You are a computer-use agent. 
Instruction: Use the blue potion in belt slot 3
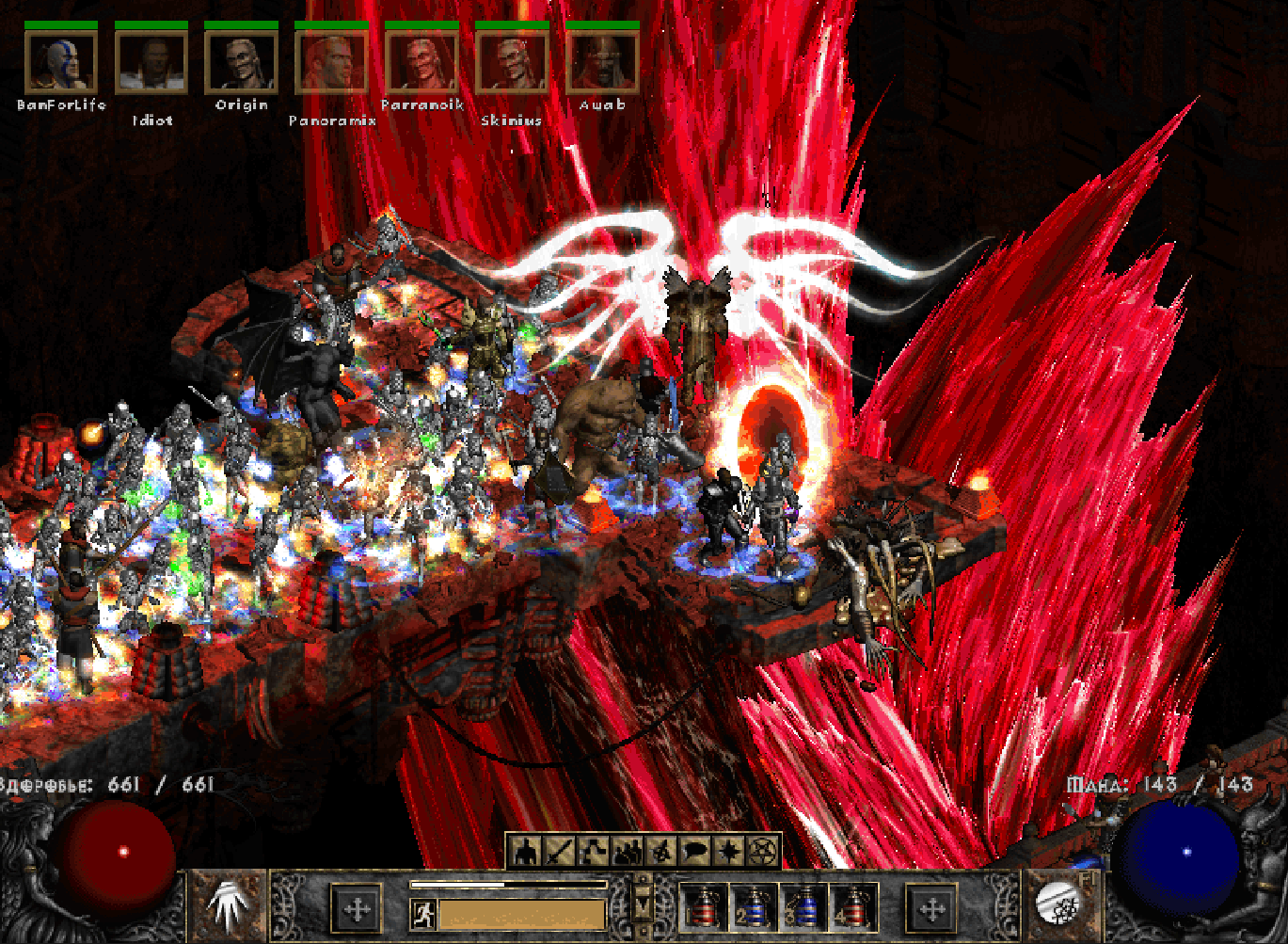point(803,908)
